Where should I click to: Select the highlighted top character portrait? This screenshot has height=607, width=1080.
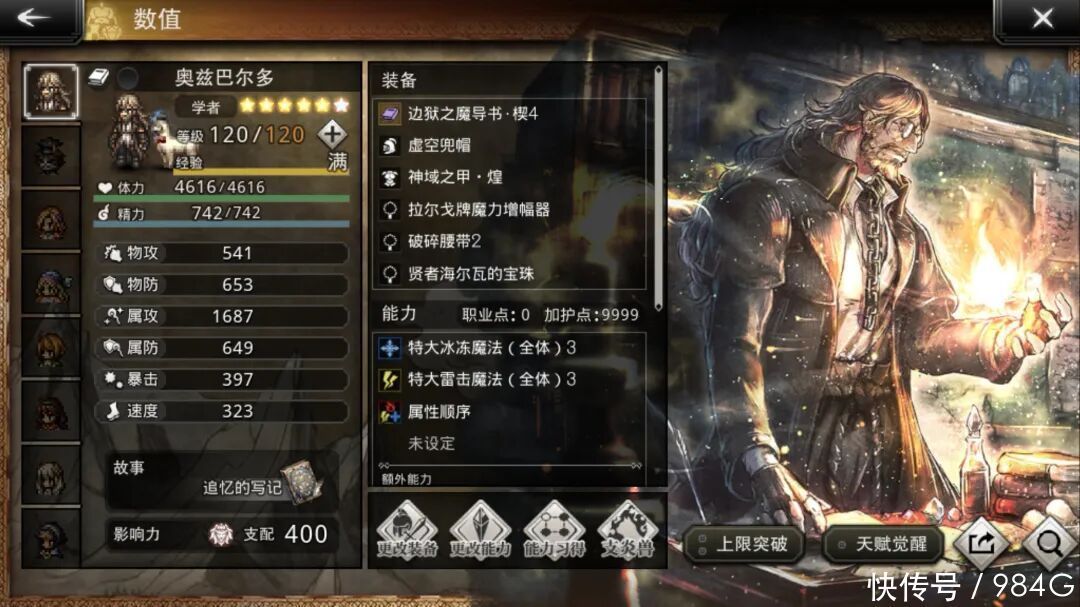pos(50,92)
